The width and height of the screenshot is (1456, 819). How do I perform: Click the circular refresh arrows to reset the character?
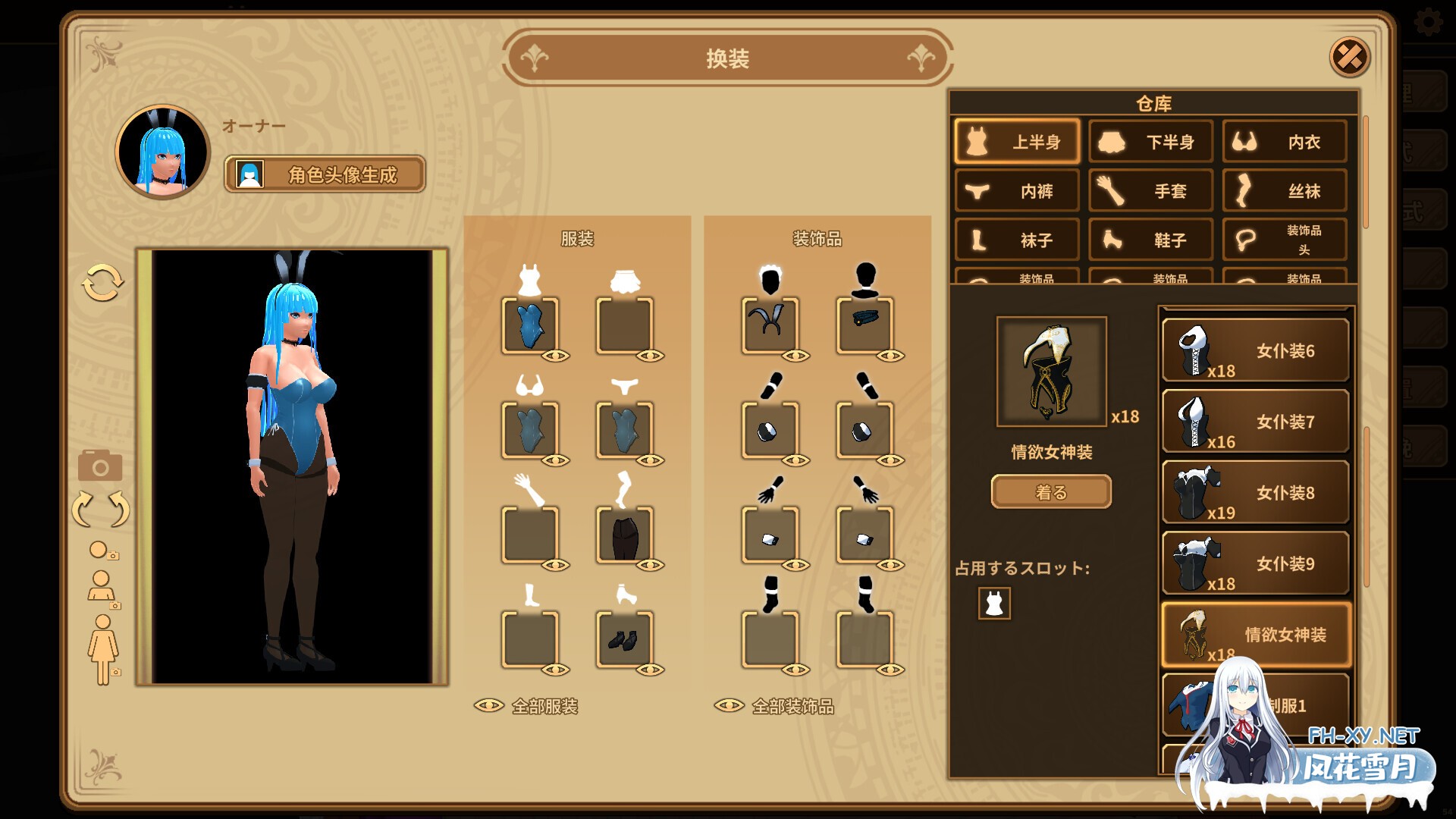click(102, 281)
